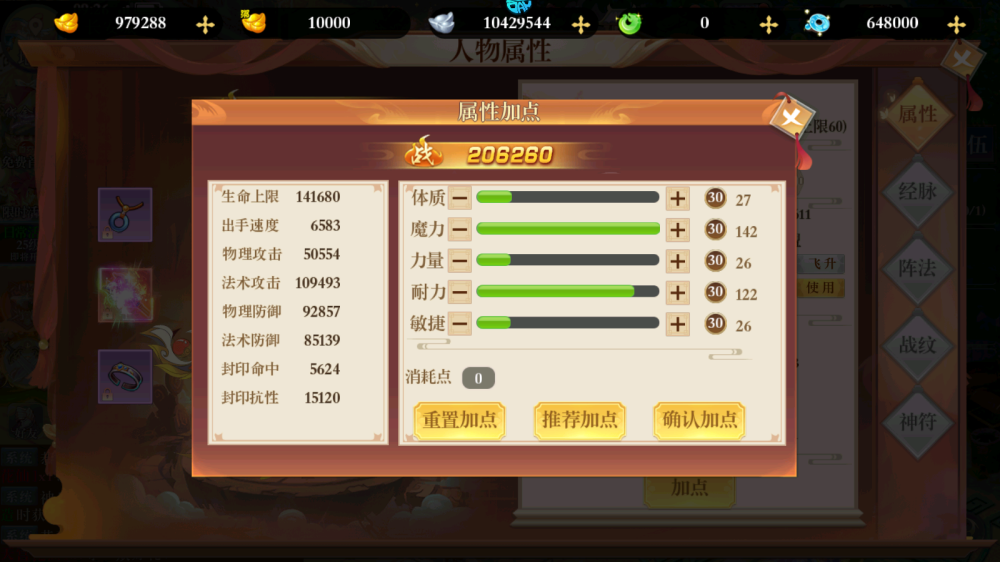Decrease 力量 with its minus button
Screen dimensions: 1000x562
click(460, 261)
